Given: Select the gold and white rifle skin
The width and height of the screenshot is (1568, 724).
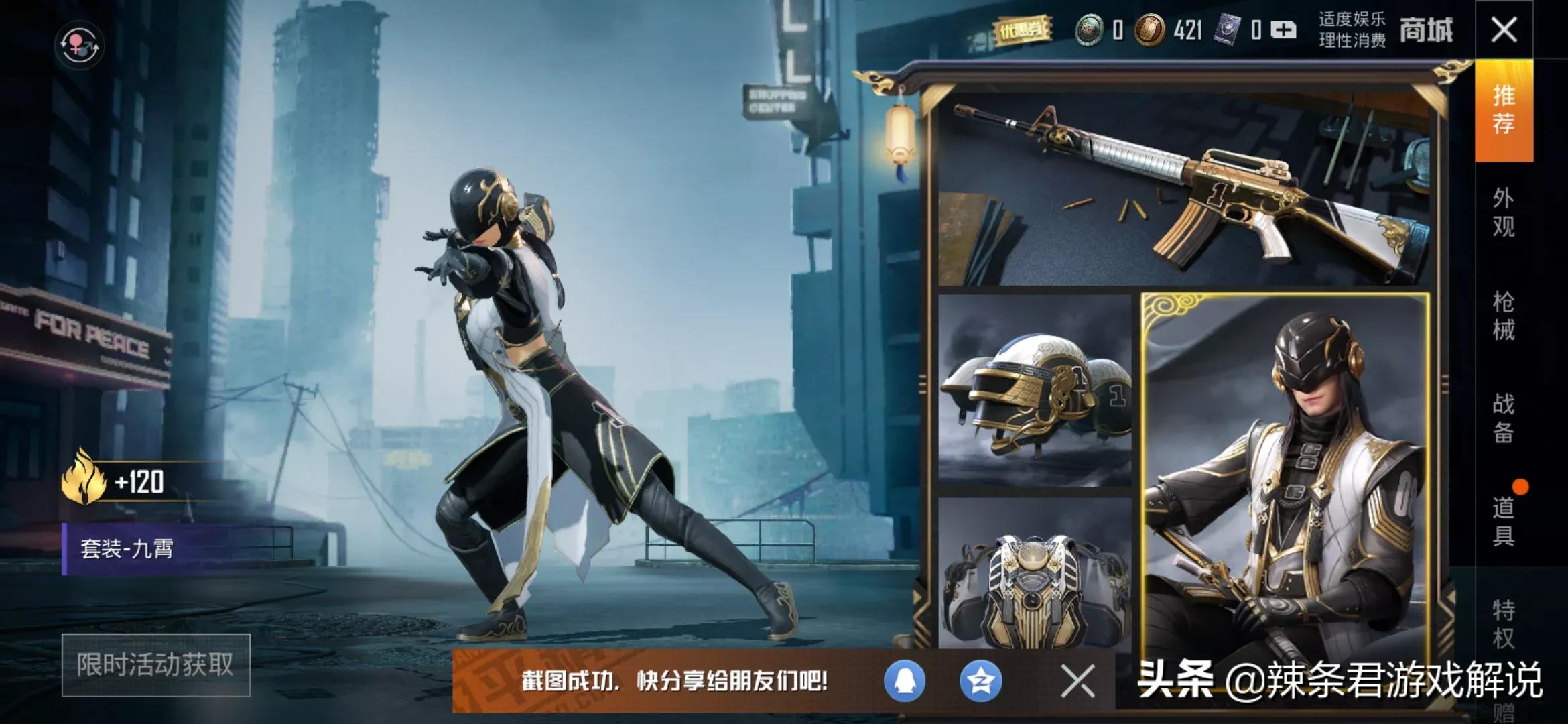Looking at the screenshot, I should click(x=1184, y=190).
